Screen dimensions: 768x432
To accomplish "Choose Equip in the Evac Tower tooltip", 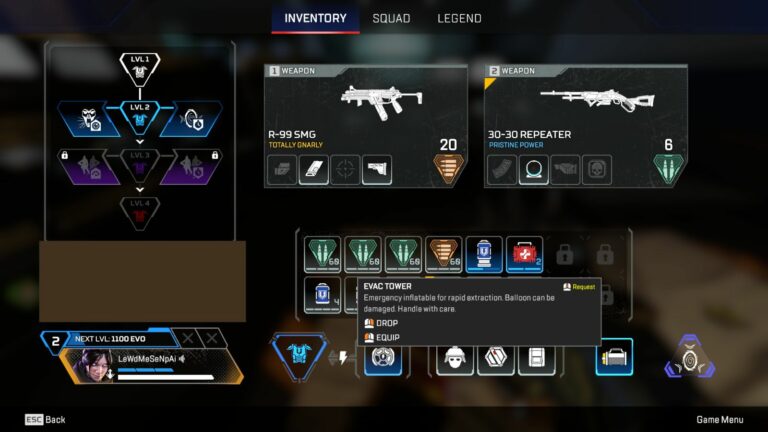I will [x=387, y=338].
